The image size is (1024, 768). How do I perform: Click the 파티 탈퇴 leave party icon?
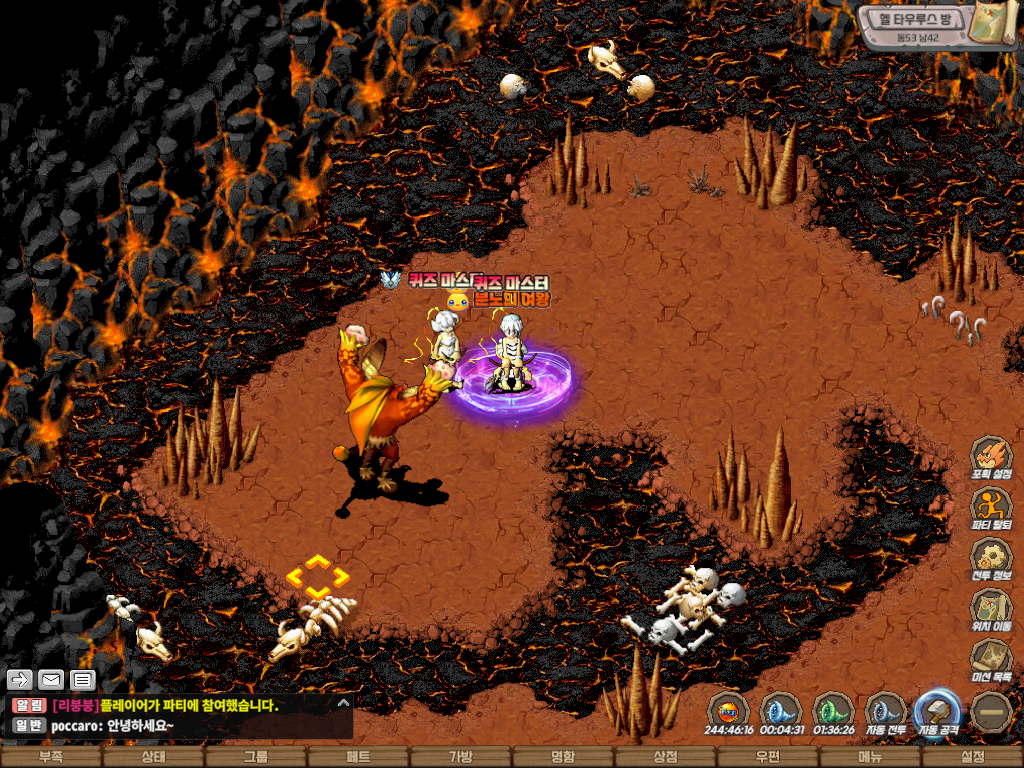coord(991,508)
